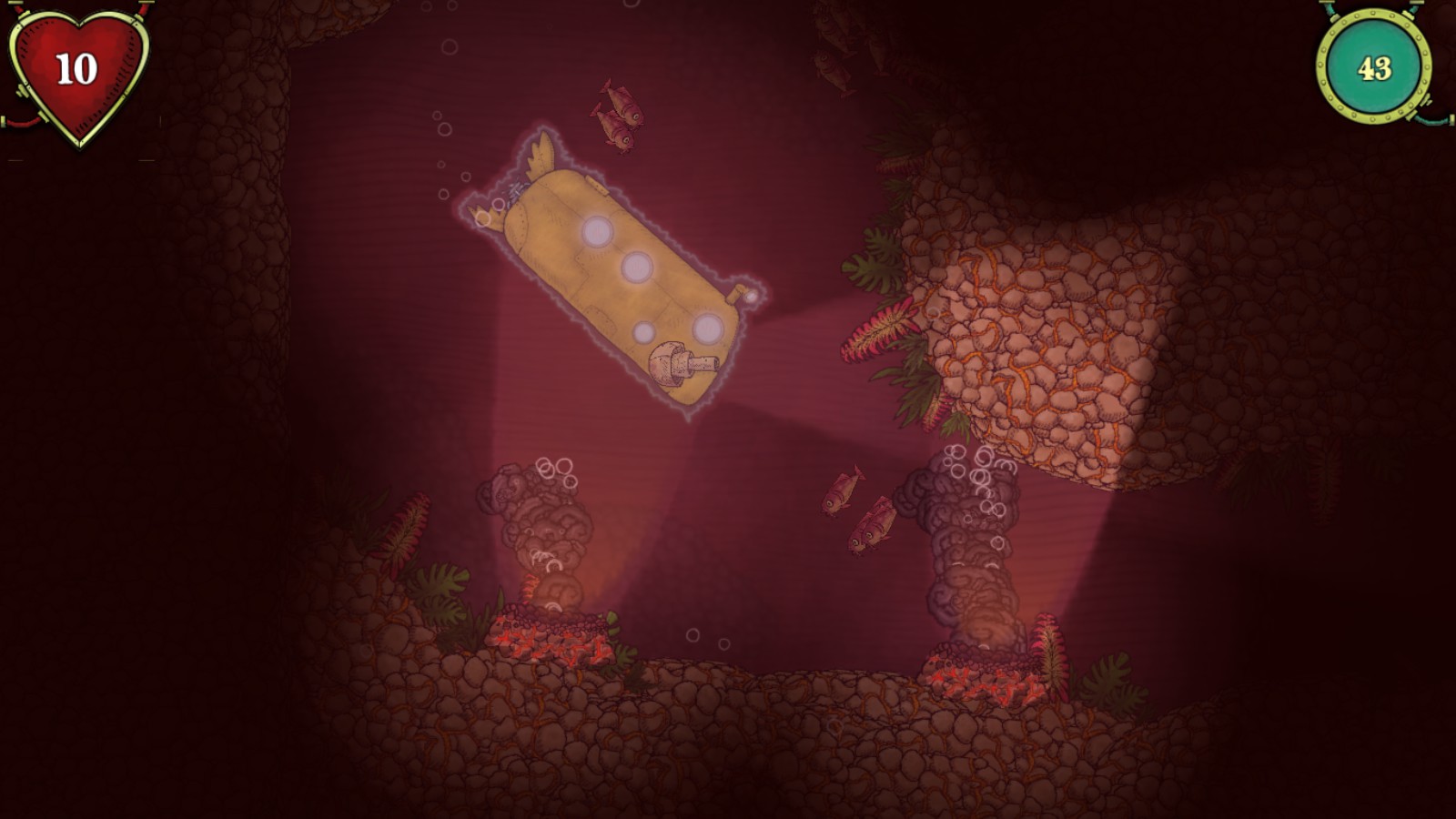Click the number 10 inside the heart
Screen dimensions: 1456x819
pos(77,66)
